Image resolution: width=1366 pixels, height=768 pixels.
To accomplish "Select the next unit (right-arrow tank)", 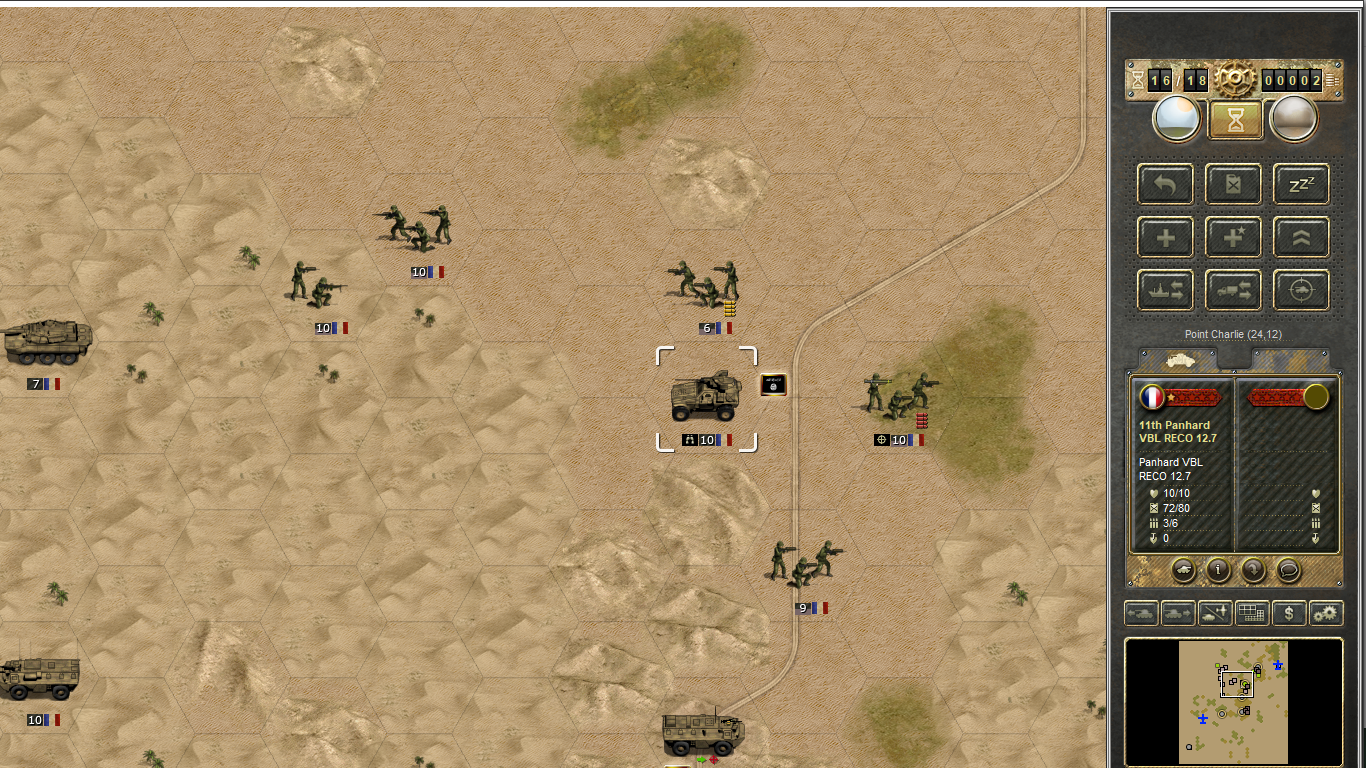I will pyautogui.click(x=1176, y=613).
